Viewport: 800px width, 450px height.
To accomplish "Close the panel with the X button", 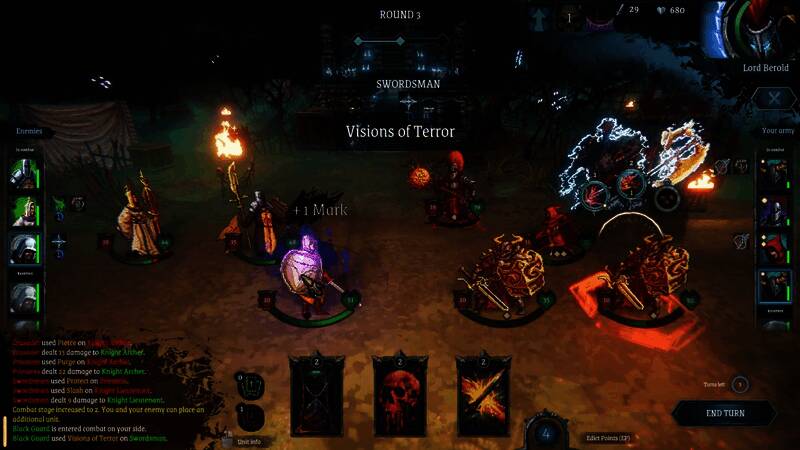I will tap(773, 98).
